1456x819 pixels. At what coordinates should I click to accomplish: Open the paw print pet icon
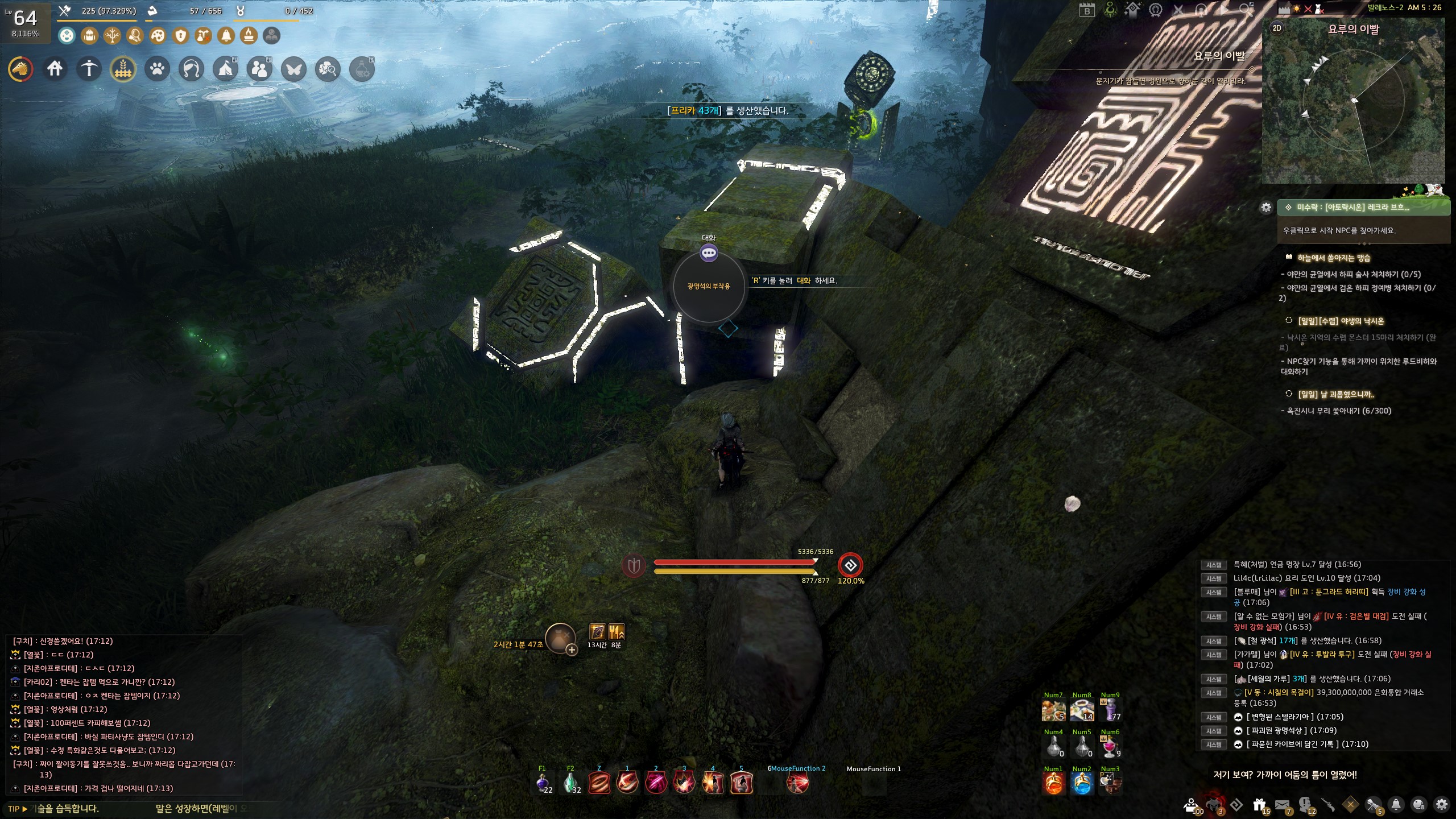(157, 69)
